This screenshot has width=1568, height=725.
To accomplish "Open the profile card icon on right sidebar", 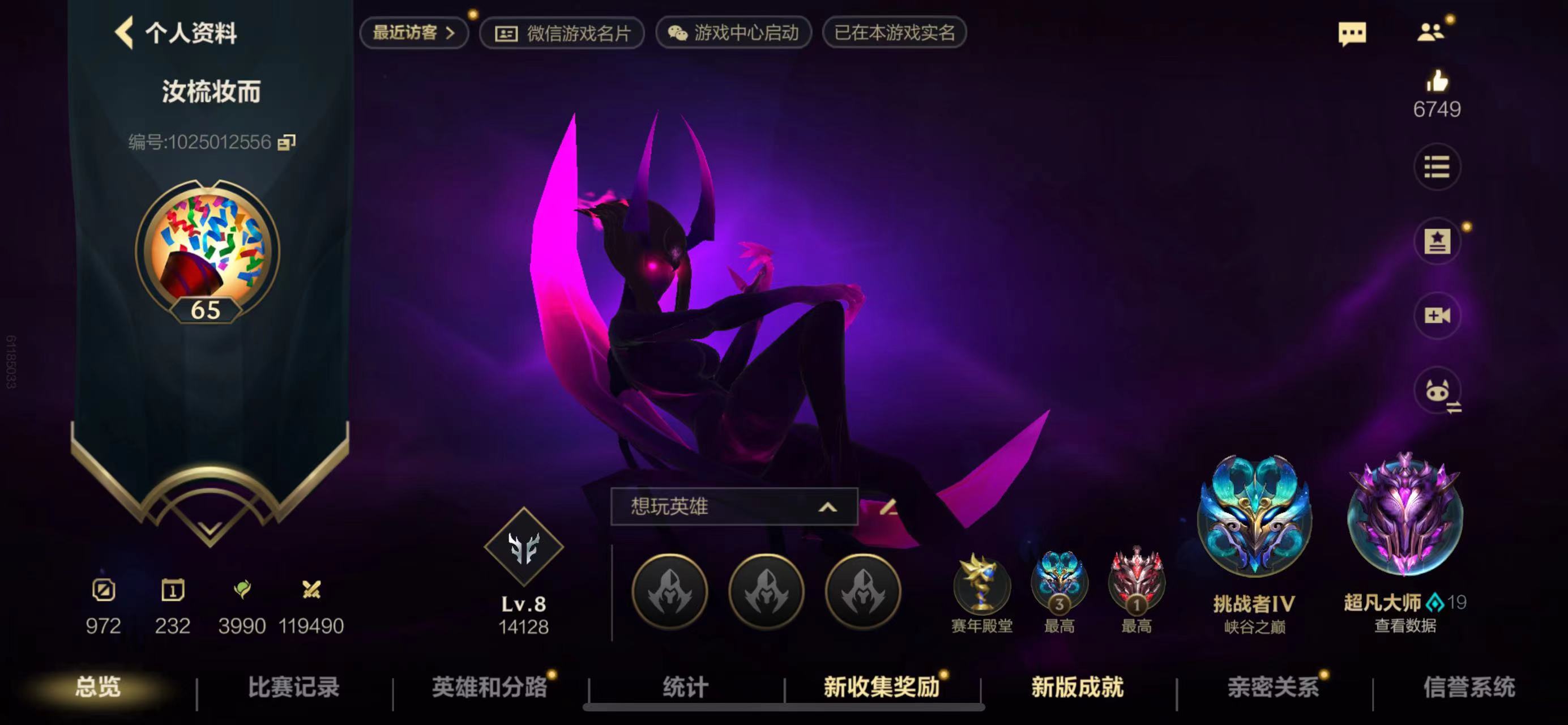I will coord(1437,241).
